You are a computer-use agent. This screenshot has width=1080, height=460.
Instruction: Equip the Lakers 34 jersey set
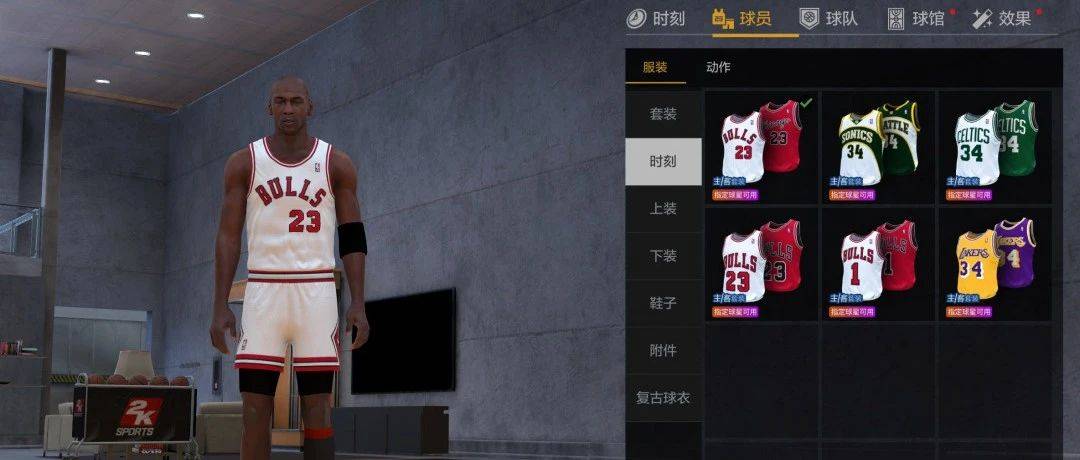pos(995,264)
